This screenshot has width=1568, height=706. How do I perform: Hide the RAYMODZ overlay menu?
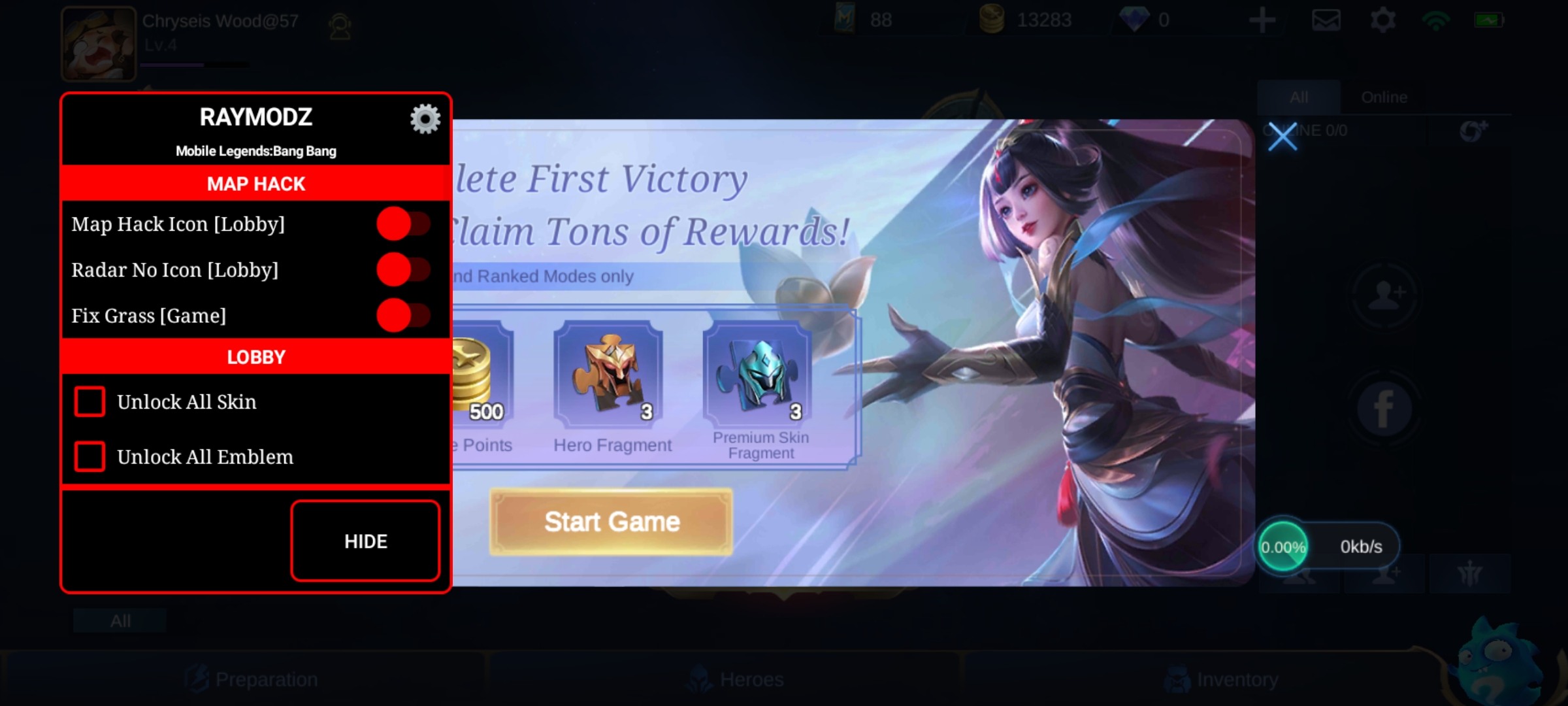[x=365, y=541]
